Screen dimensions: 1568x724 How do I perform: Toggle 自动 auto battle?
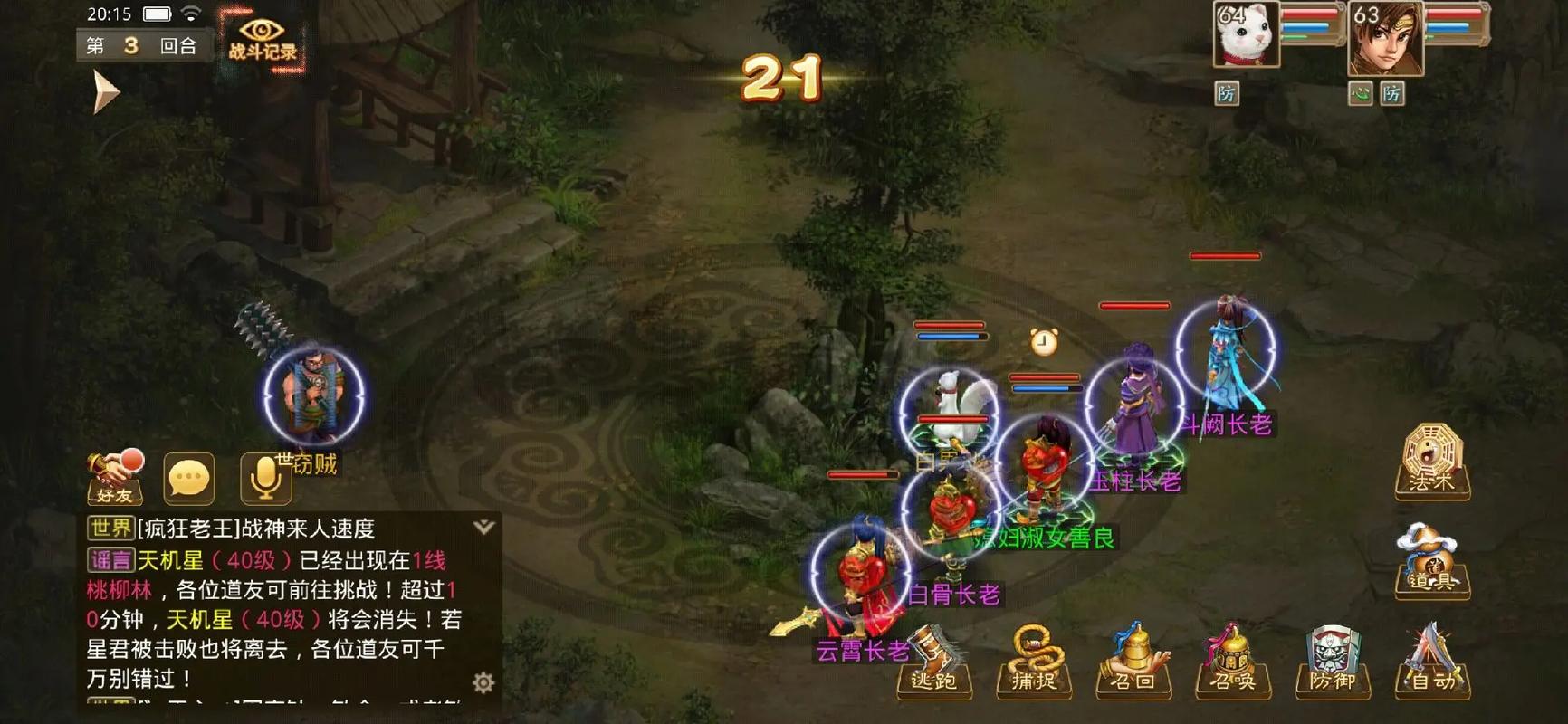pos(1432,662)
